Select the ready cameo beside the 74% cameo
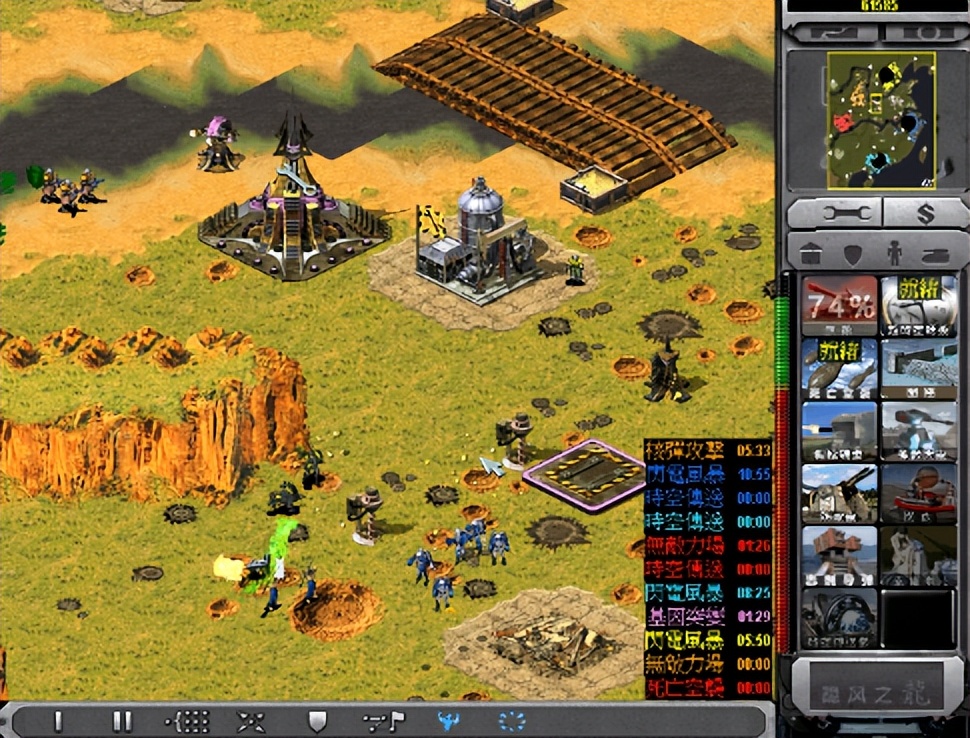This screenshot has width=970, height=738. [x=919, y=305]
